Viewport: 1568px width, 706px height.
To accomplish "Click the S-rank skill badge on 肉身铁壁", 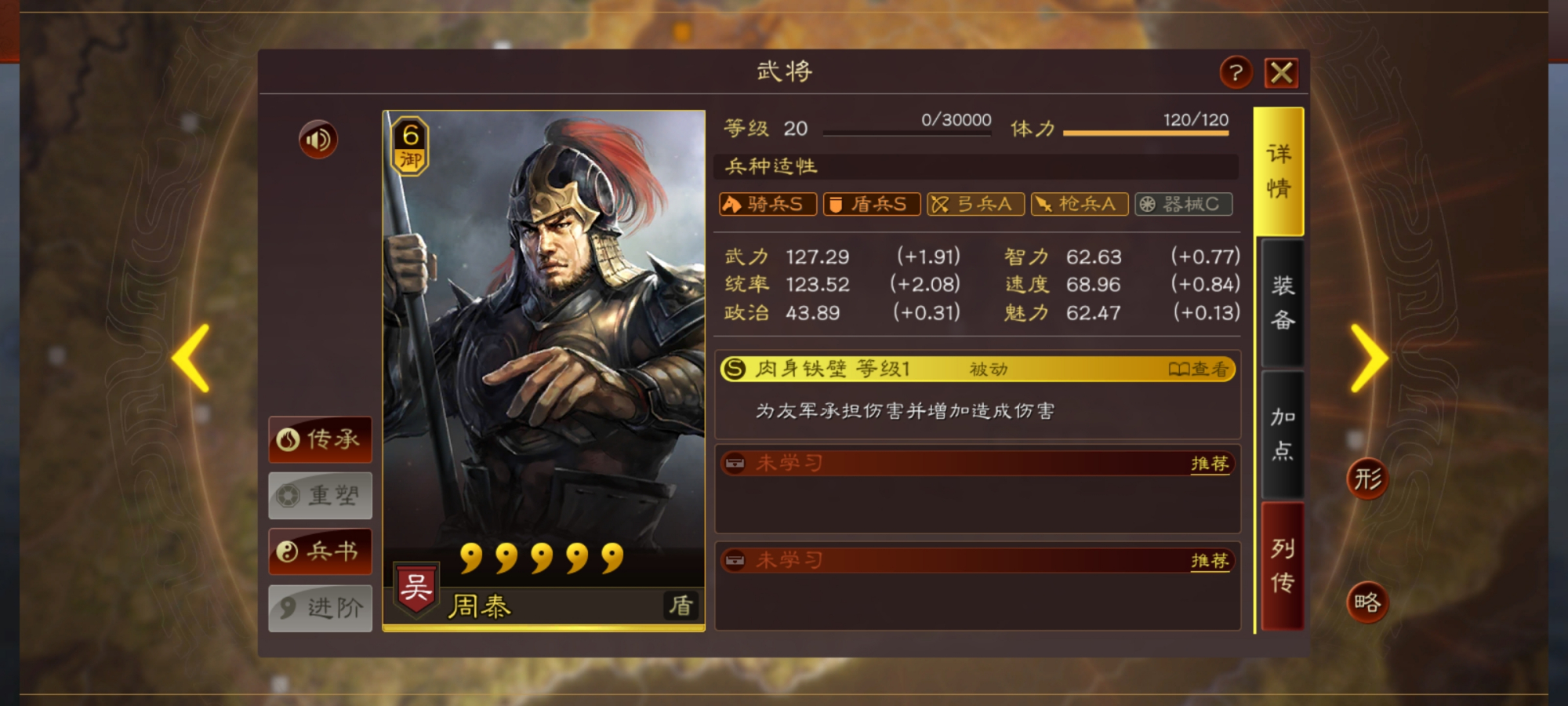I will point(735,369).
